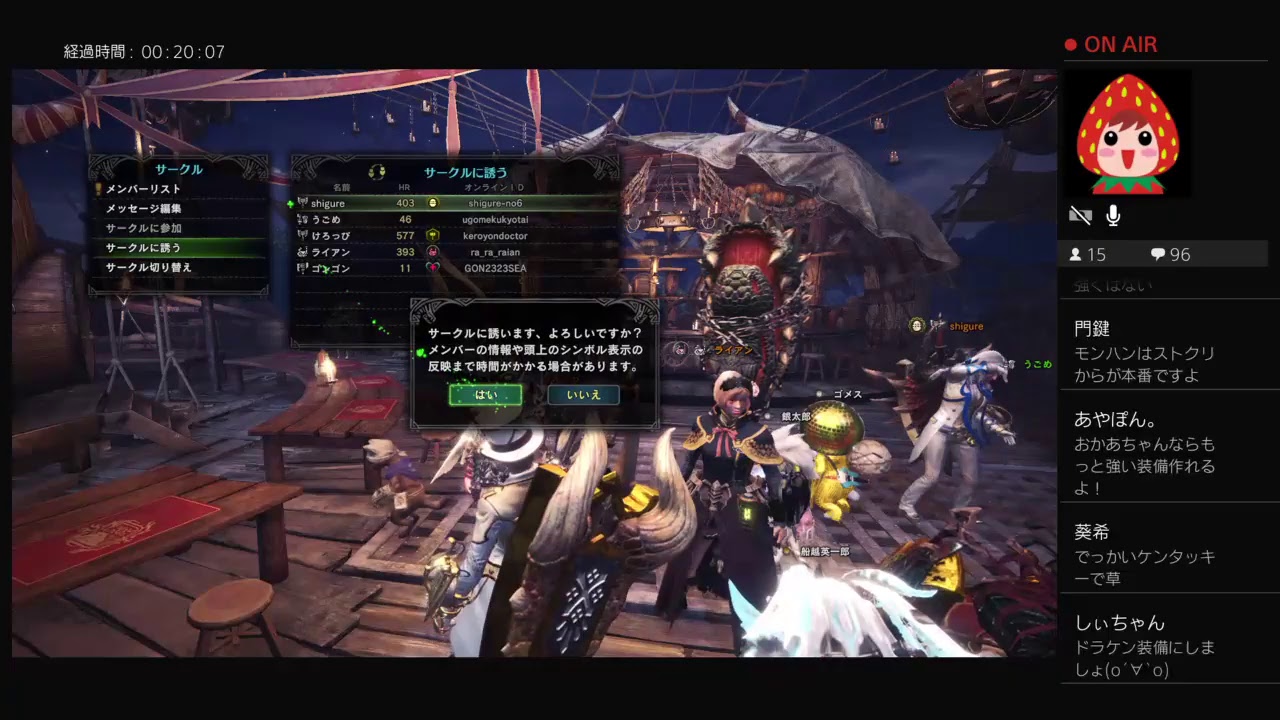Click the comment speech bubble icon
This screenshot has width=1280, height=720.
[1160, 255]
